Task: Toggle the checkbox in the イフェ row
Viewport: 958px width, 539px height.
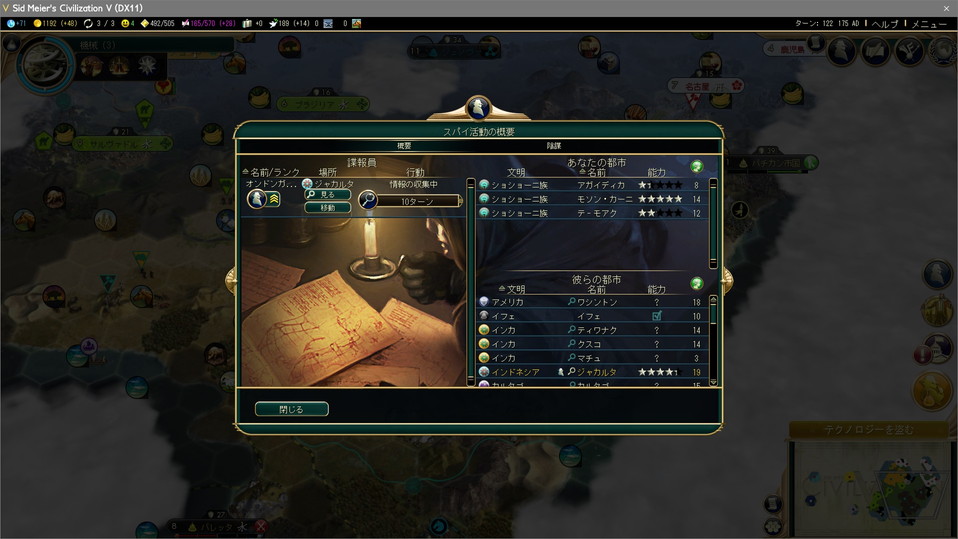Action: pos(657,316)
